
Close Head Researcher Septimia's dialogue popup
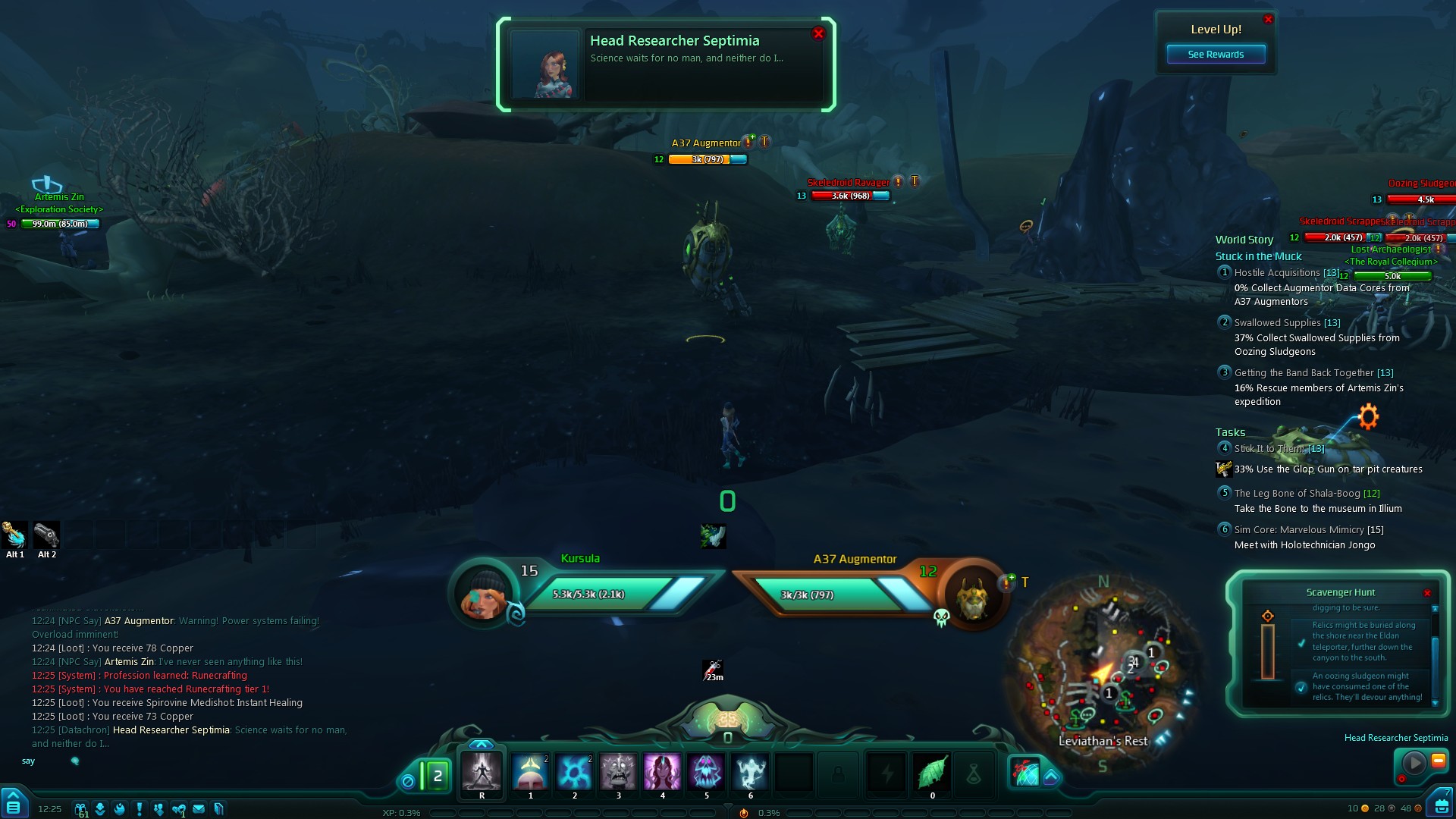coord(817,33)
